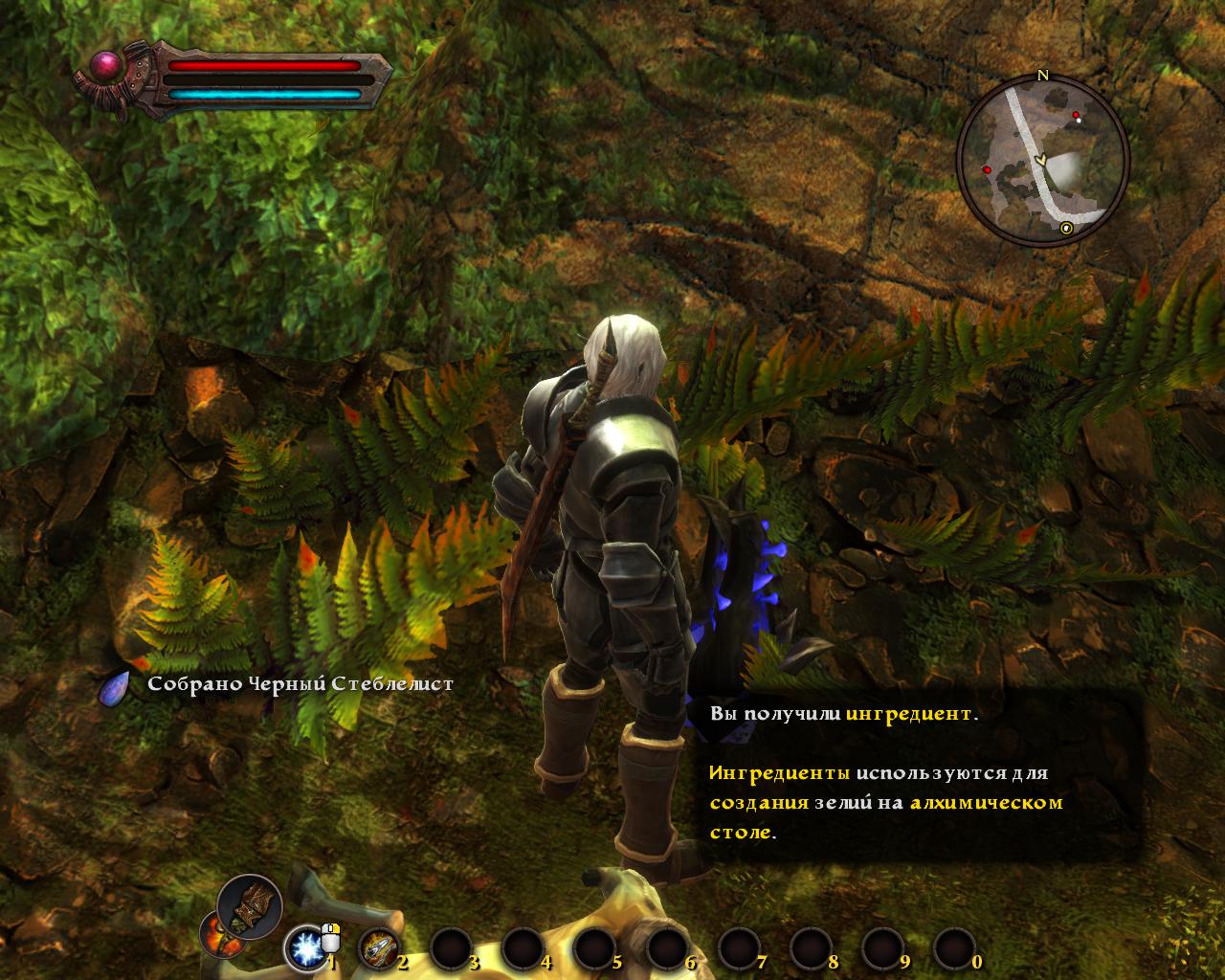The height and width of the screenshot is (980, 1225).
Task: Activate the blue frost spell in slot 1
Action: point(306,948)
